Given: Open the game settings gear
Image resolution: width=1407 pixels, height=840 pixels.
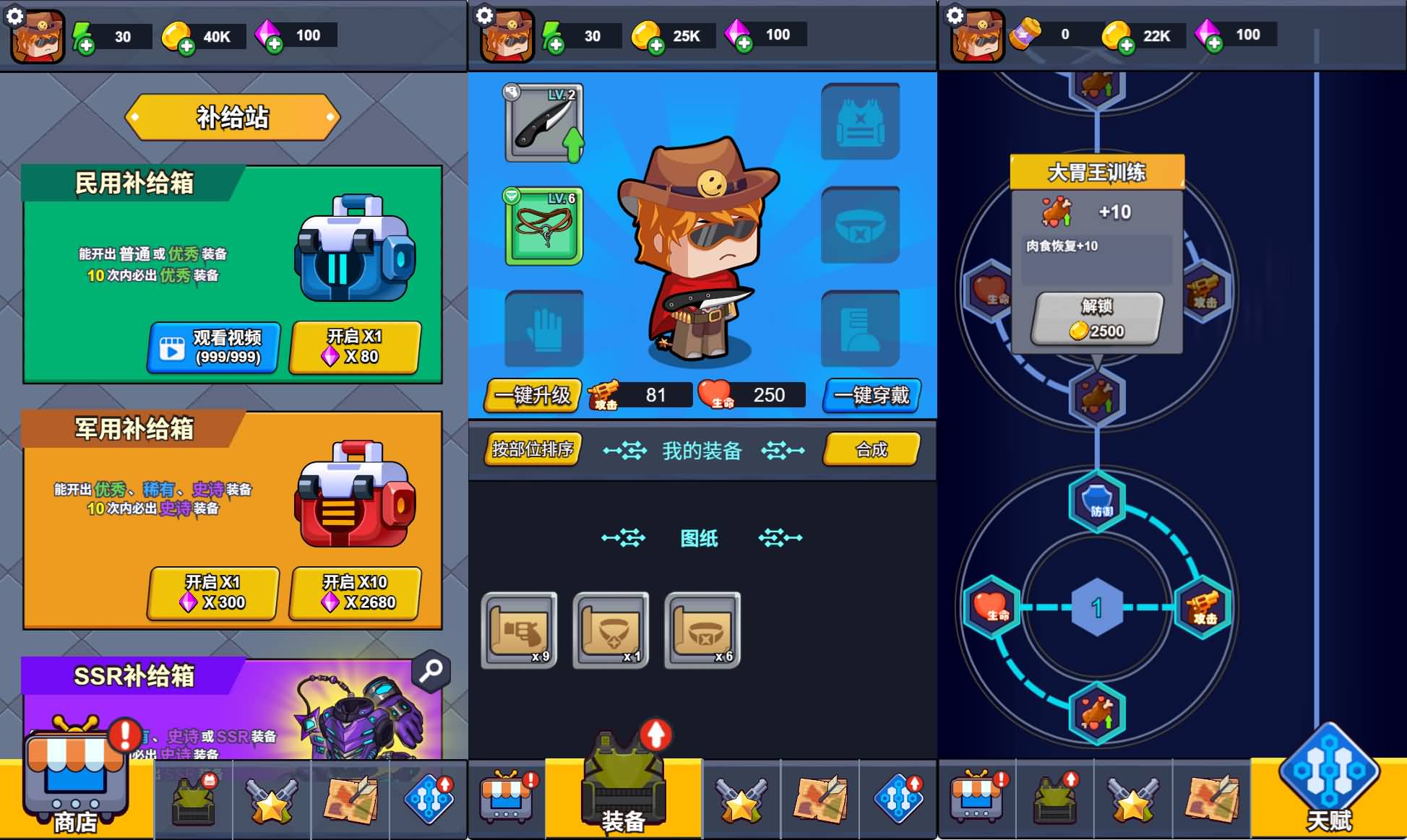Looking at the screenshot, I should click(x=16, y=16).
